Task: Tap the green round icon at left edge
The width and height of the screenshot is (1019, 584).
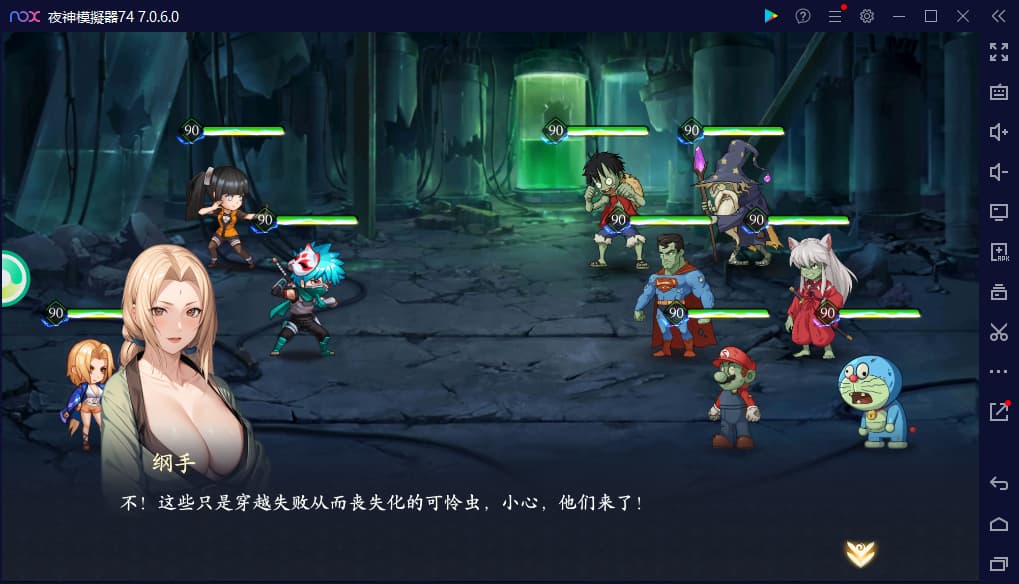Action: (13, 279)
